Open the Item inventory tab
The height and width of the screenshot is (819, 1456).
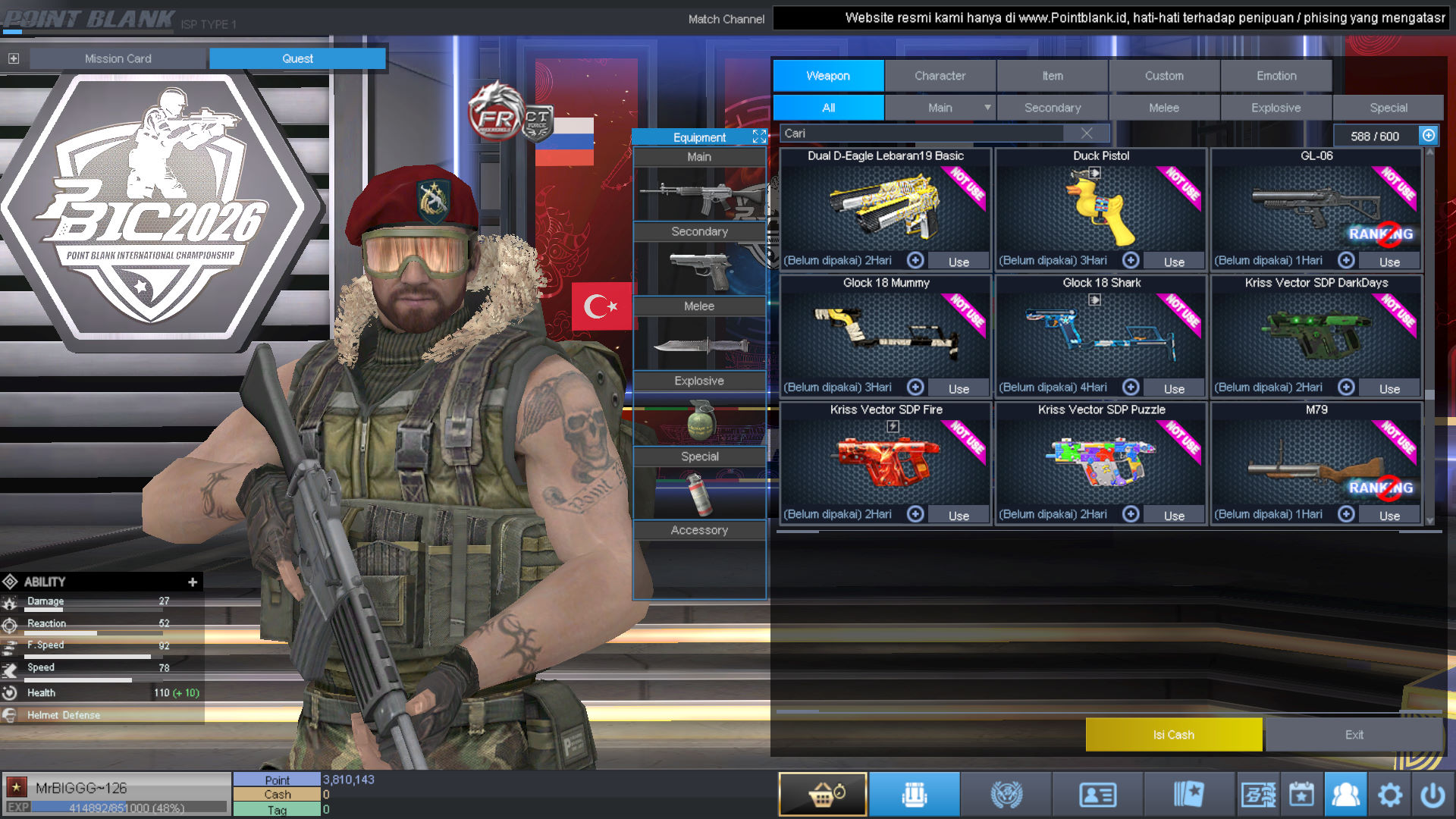click(x=1052, y=76)
